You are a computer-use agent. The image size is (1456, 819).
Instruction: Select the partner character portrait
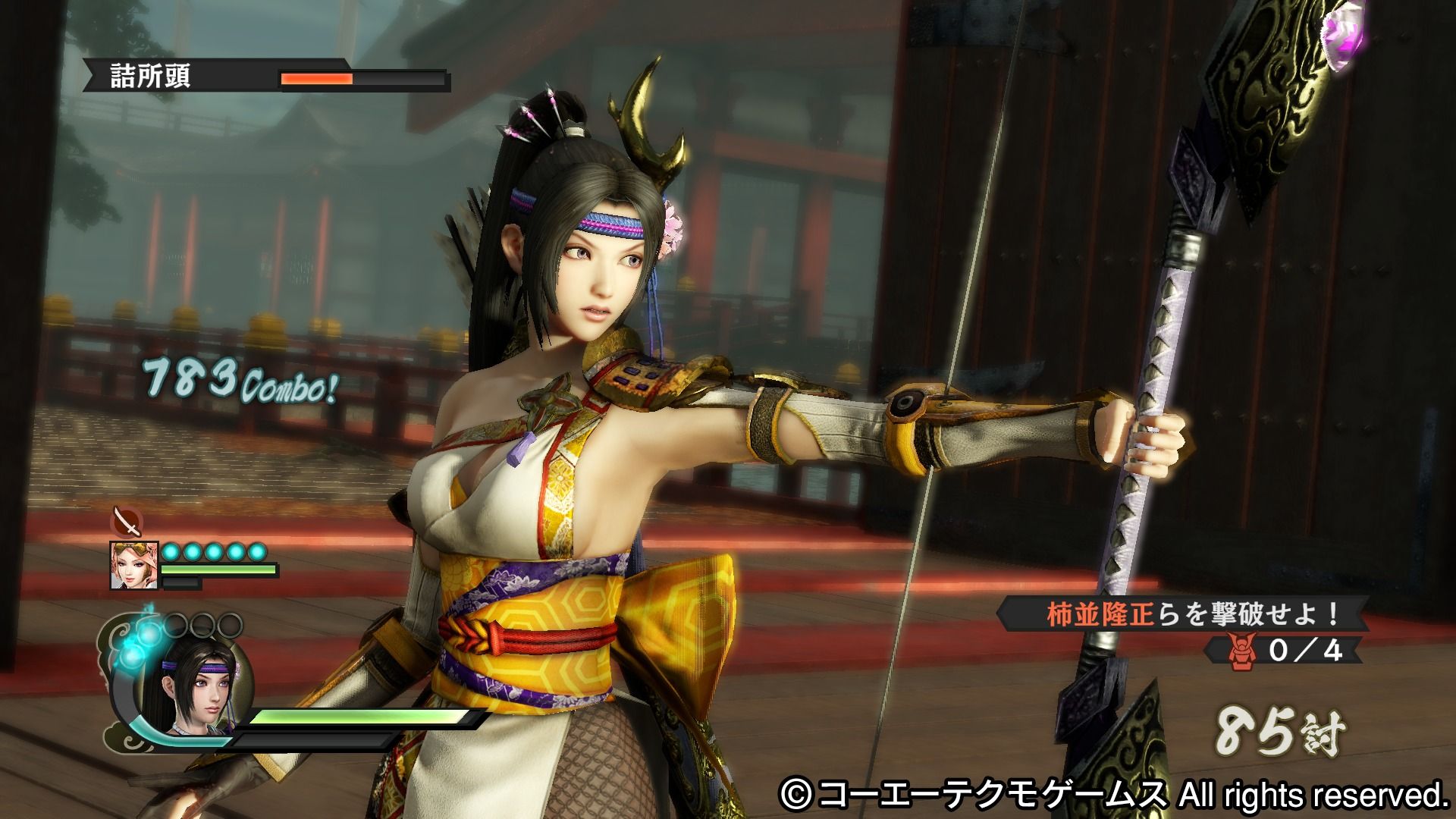pos(134,564)
